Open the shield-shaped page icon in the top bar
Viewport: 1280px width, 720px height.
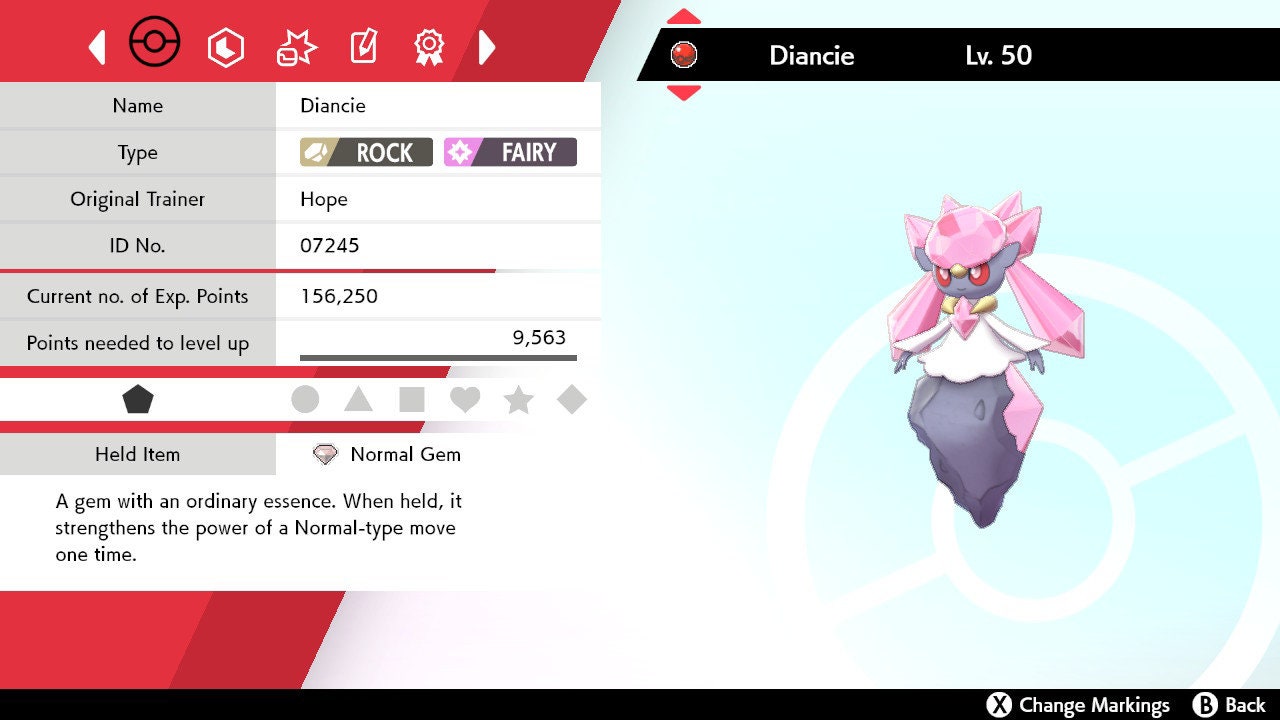(x=226, y=46)
